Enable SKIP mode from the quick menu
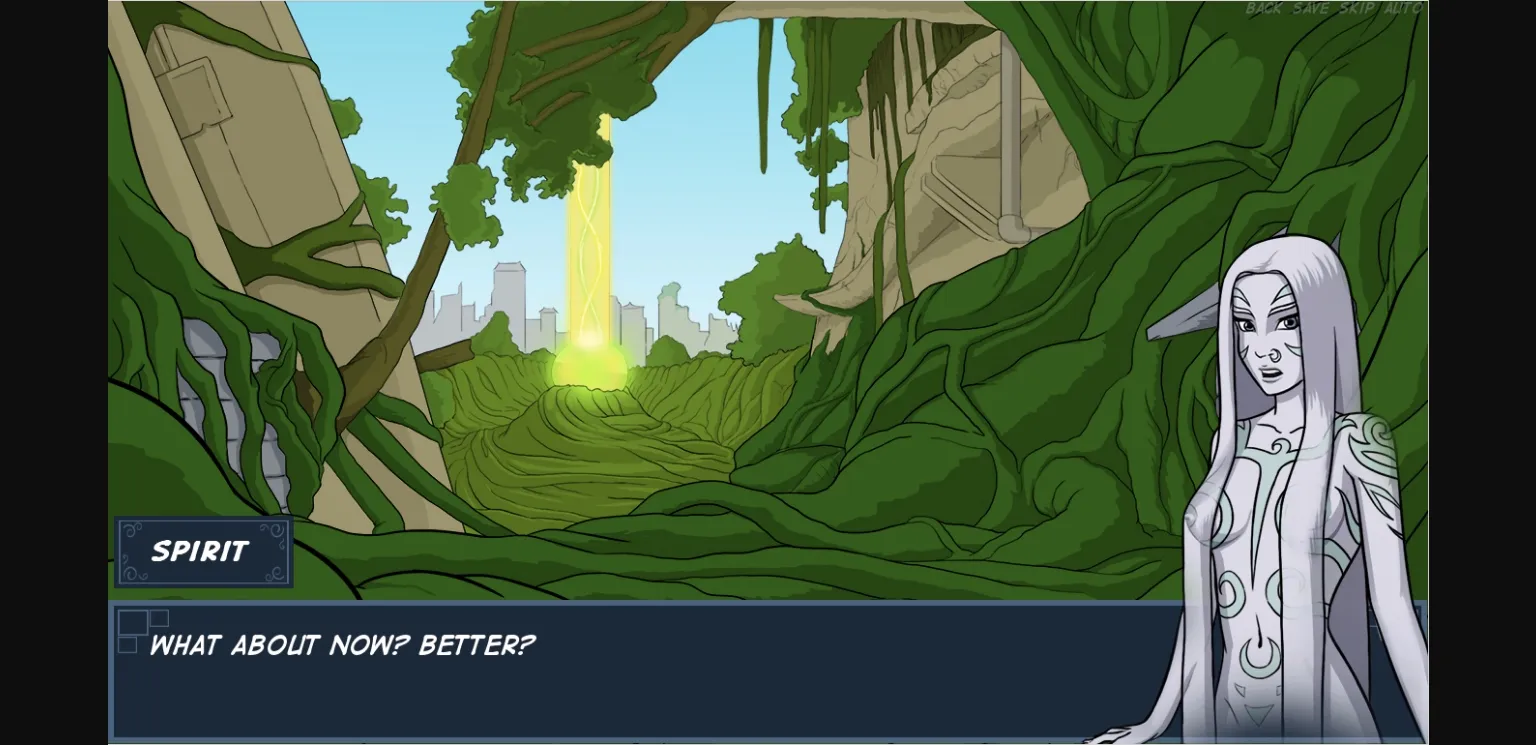The image size is (1536, 745). 1356,9
